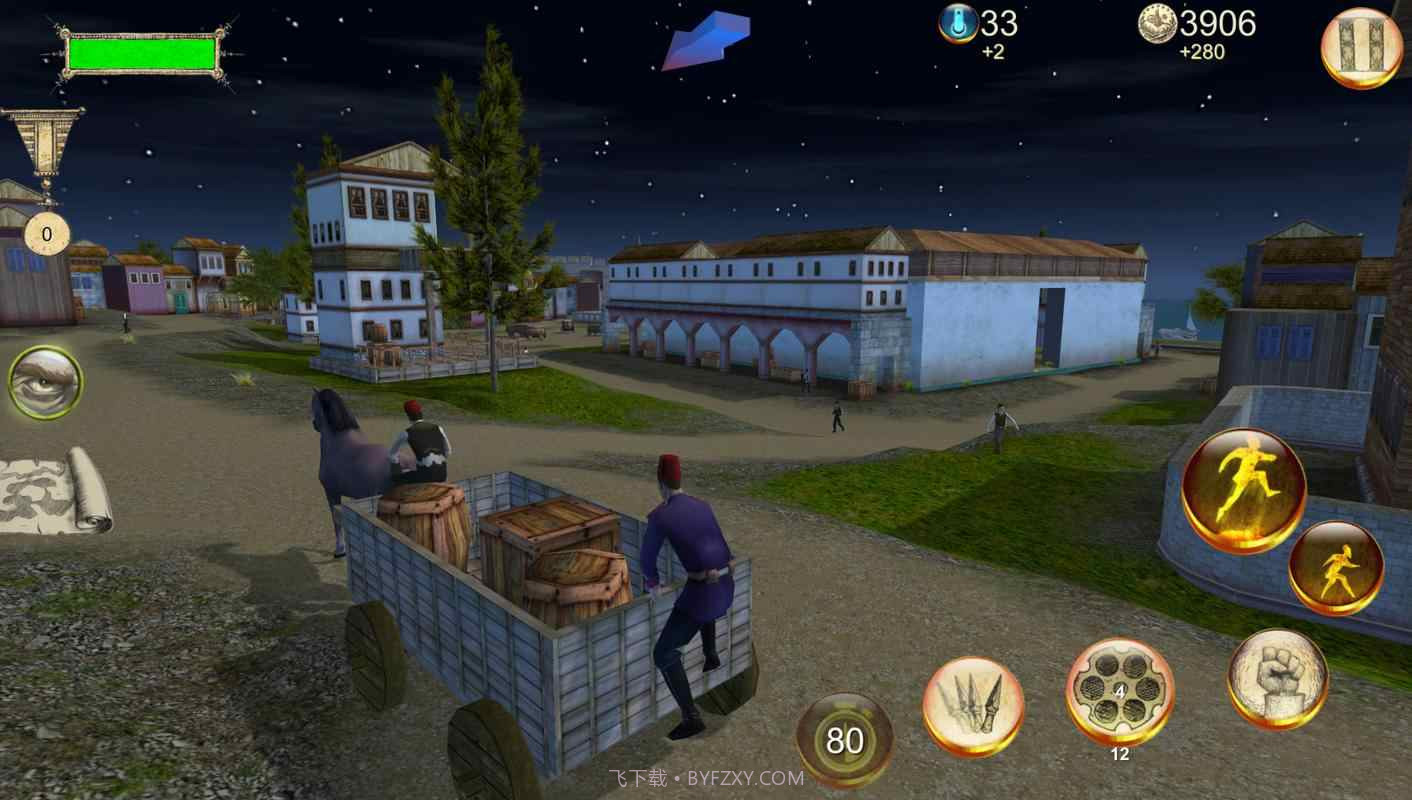Tap the coin counter showing 3906

click(1216, 24)
